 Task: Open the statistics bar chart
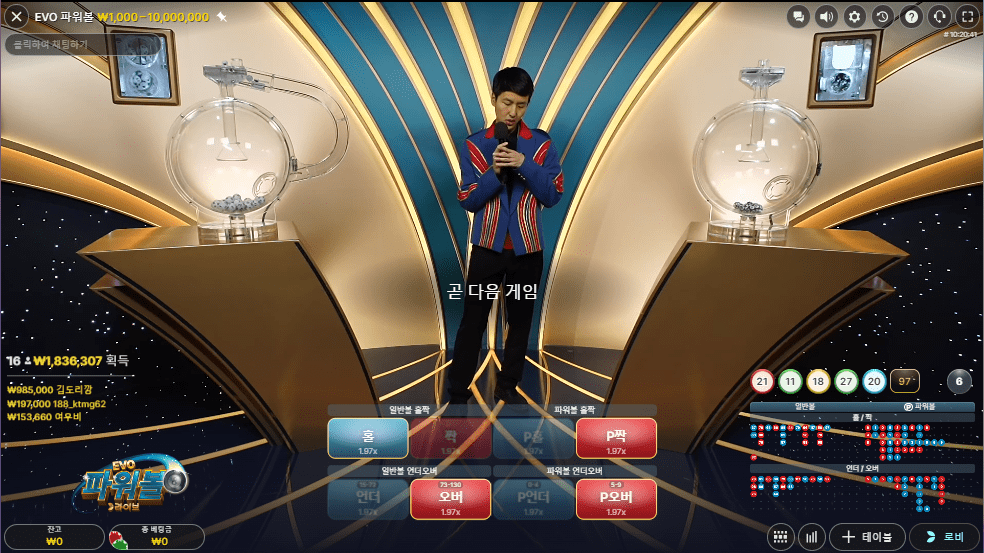pyautogui.click(x=811, y=537)
